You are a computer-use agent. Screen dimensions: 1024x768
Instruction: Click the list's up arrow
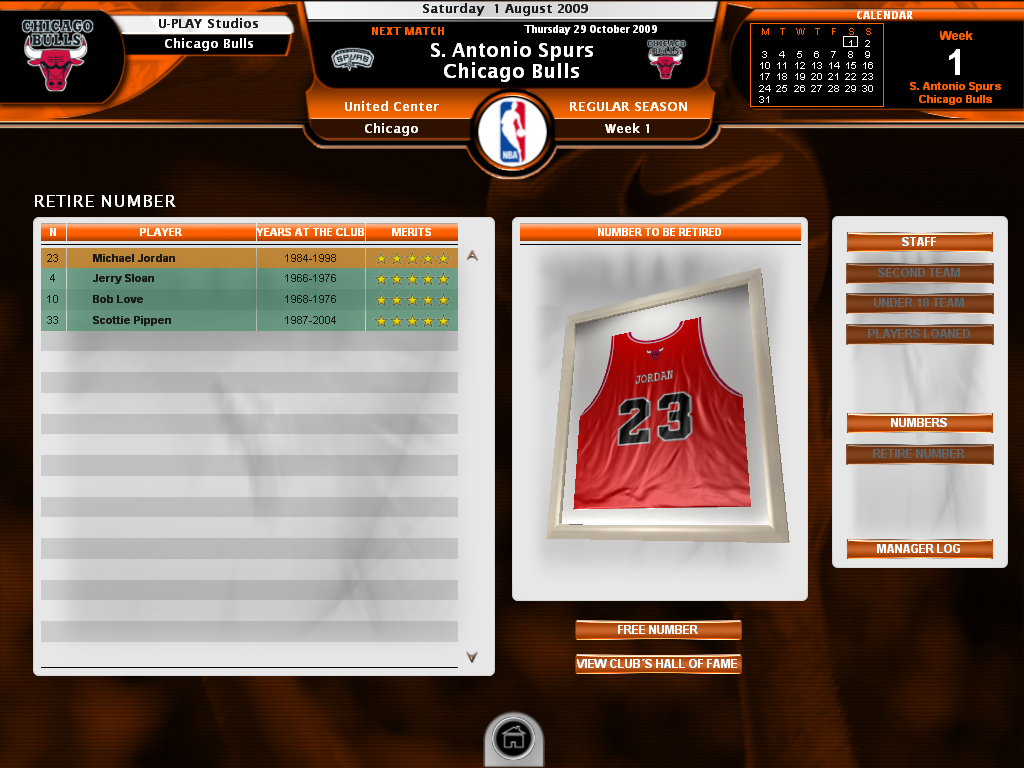pos(472,256)
